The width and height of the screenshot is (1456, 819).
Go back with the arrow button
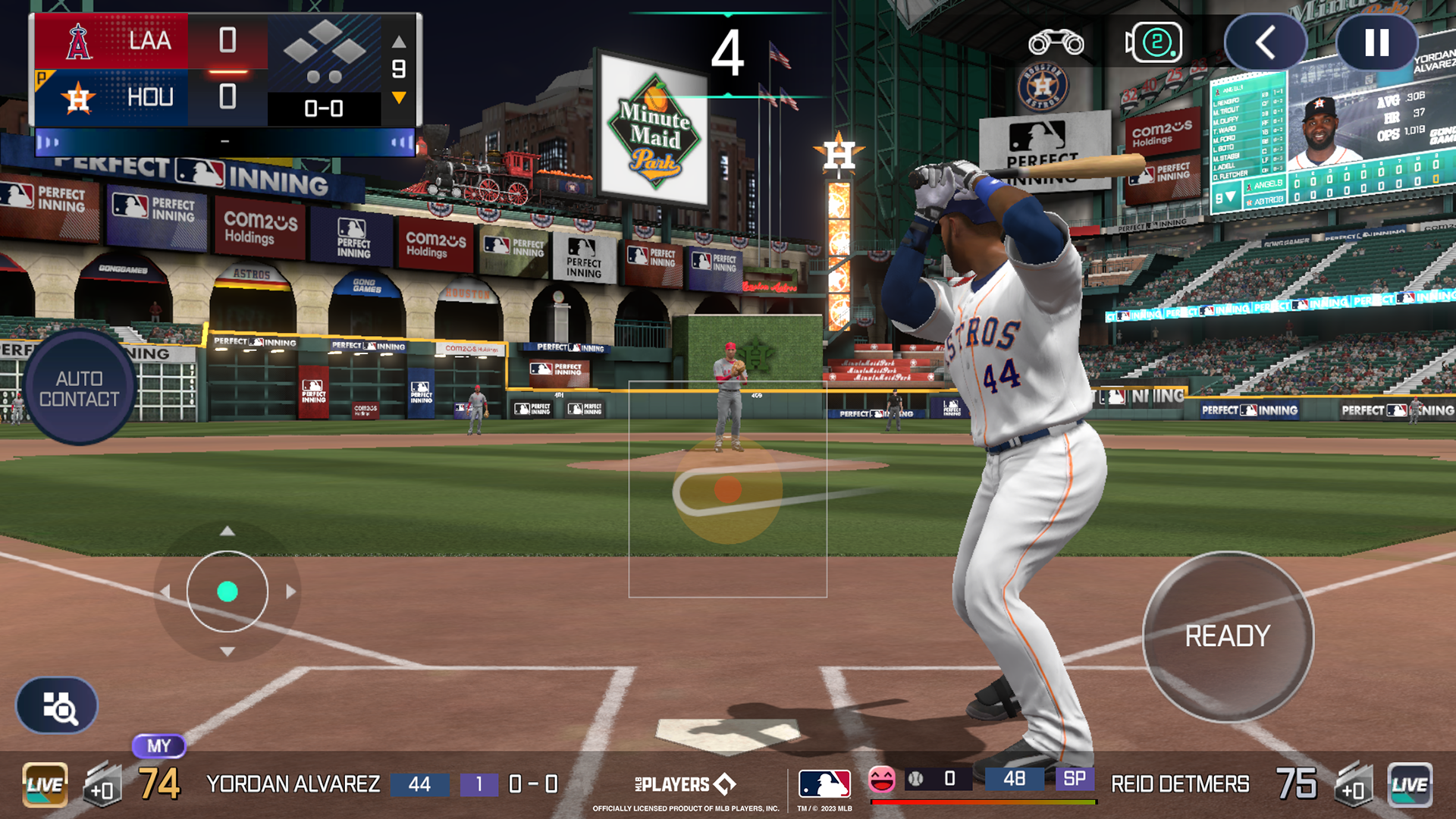[x=1265, y=43]
